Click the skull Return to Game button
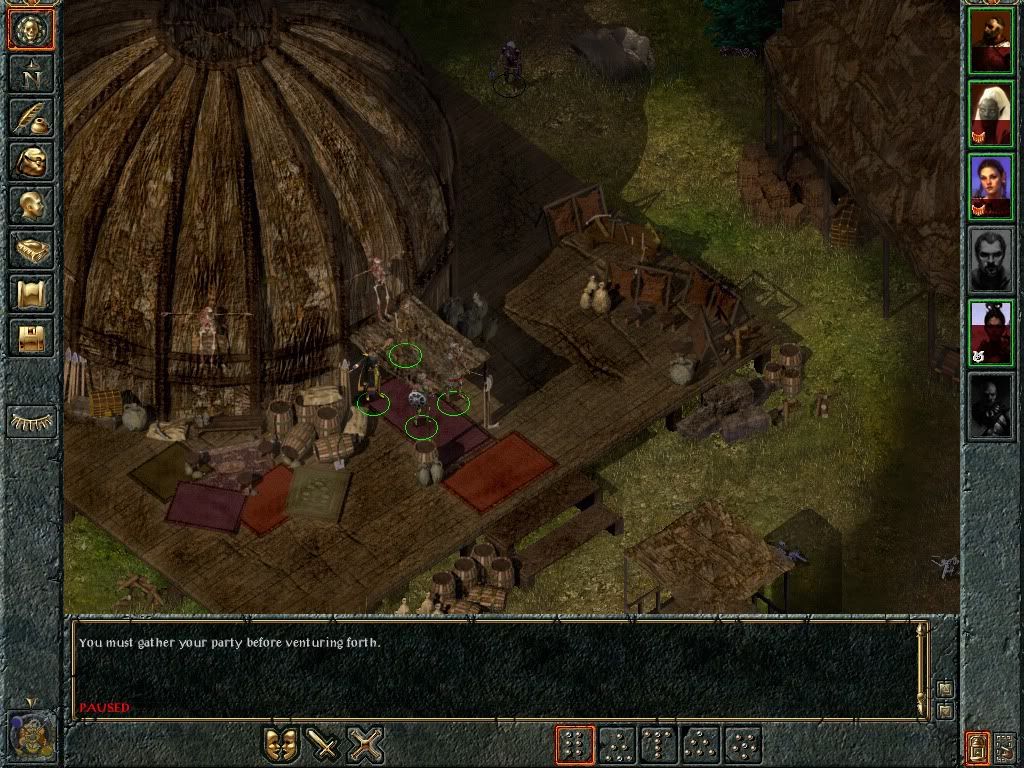Viewport: 1024px width, 768px height. point(30,30)
